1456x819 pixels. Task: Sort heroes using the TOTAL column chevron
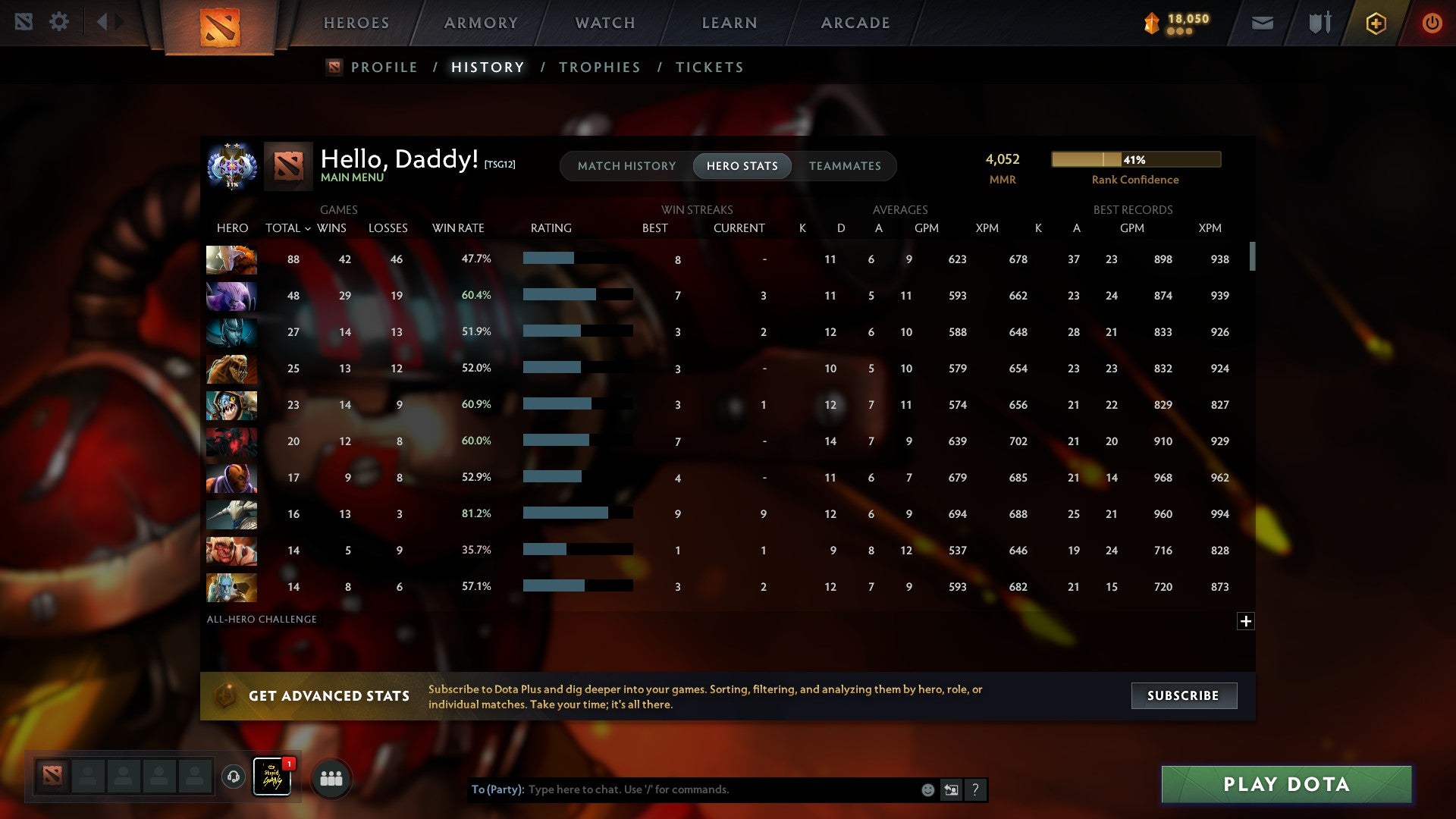[307, 227]
